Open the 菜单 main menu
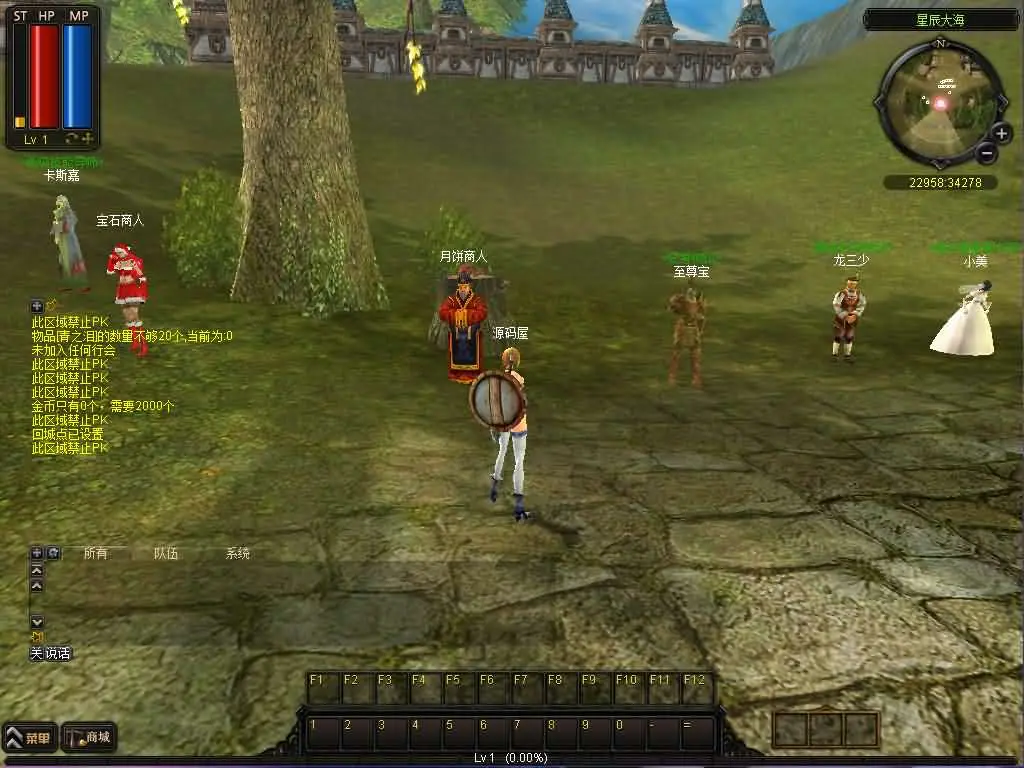The width and height of the screenshot is (1024, 768). click(29, 738)
